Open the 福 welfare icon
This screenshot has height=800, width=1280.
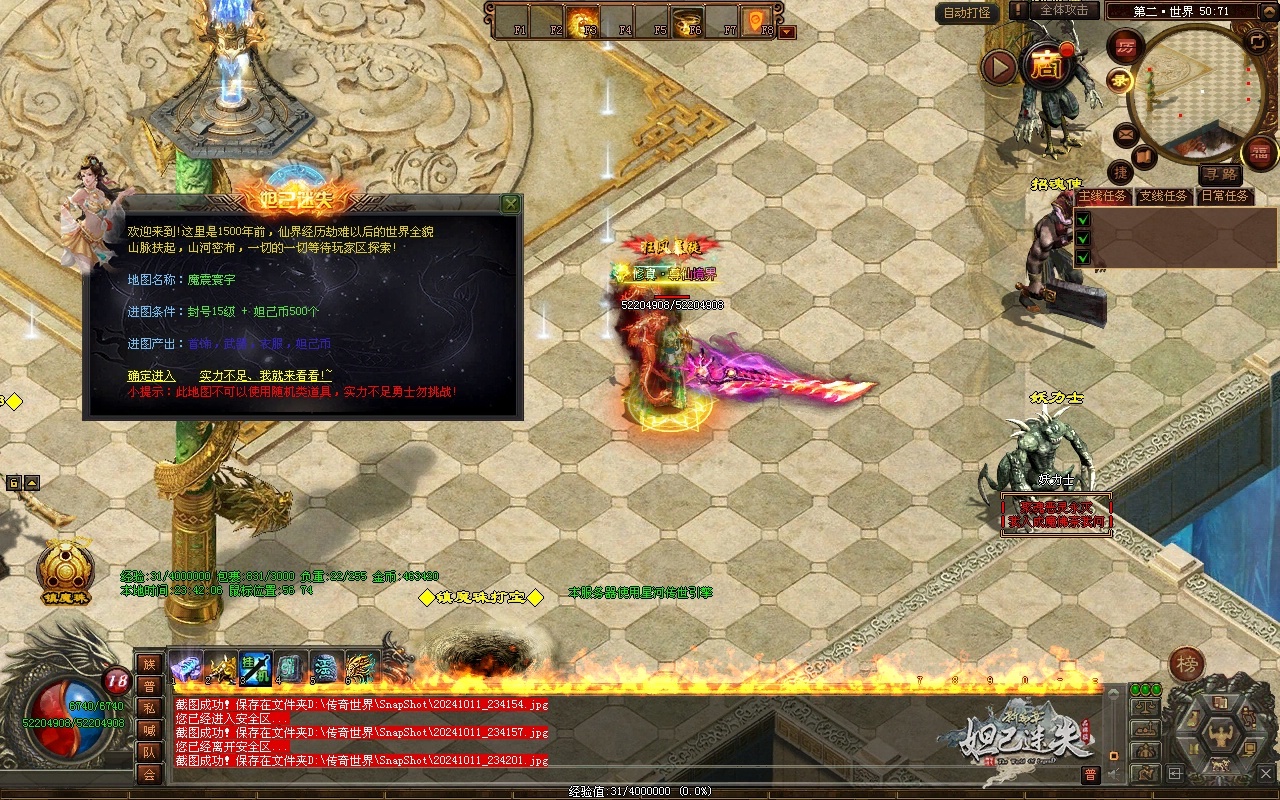pos(1259,153)
